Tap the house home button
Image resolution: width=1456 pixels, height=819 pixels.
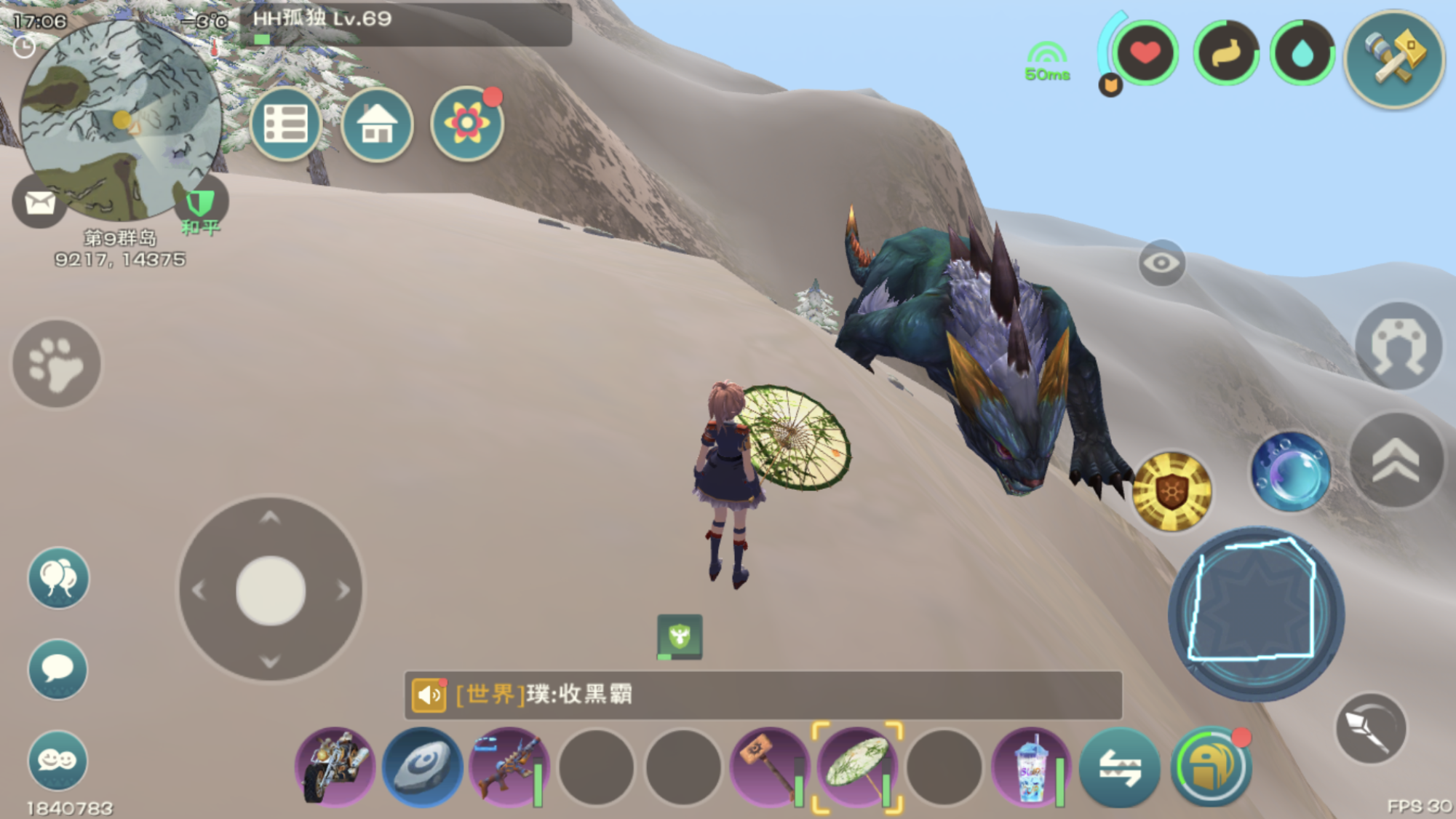[377, 124]
